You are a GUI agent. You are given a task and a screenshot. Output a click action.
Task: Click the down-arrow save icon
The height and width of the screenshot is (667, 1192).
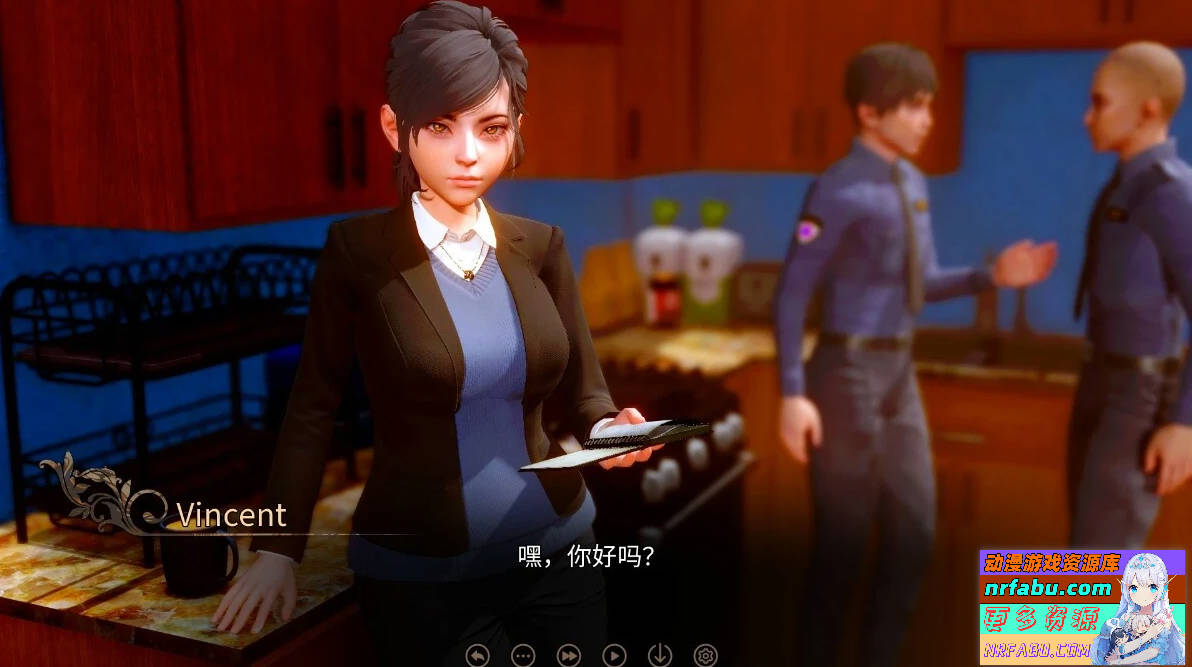(x=660, y=655)
